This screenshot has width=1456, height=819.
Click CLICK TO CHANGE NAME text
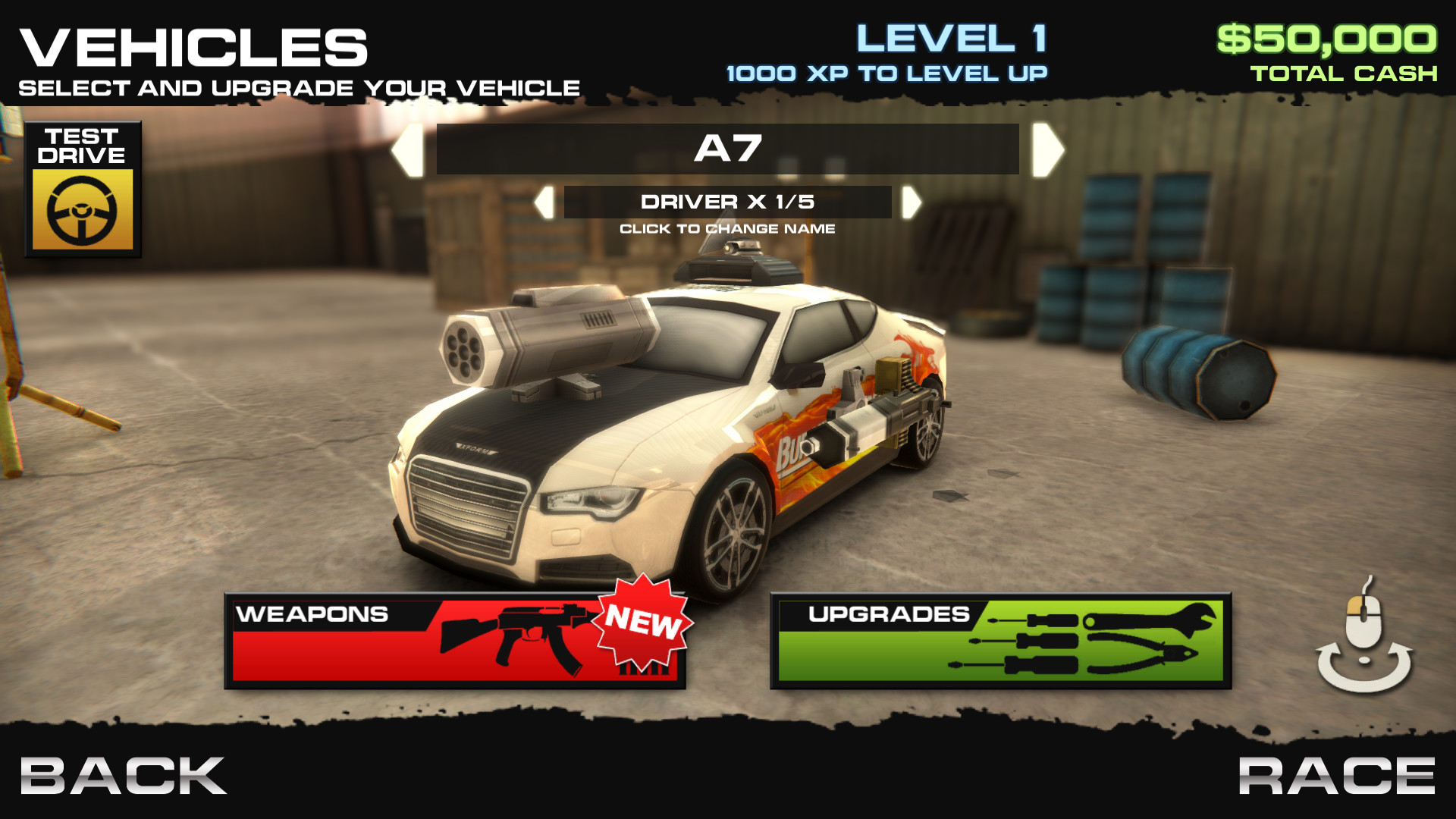(x=728, y=227)
